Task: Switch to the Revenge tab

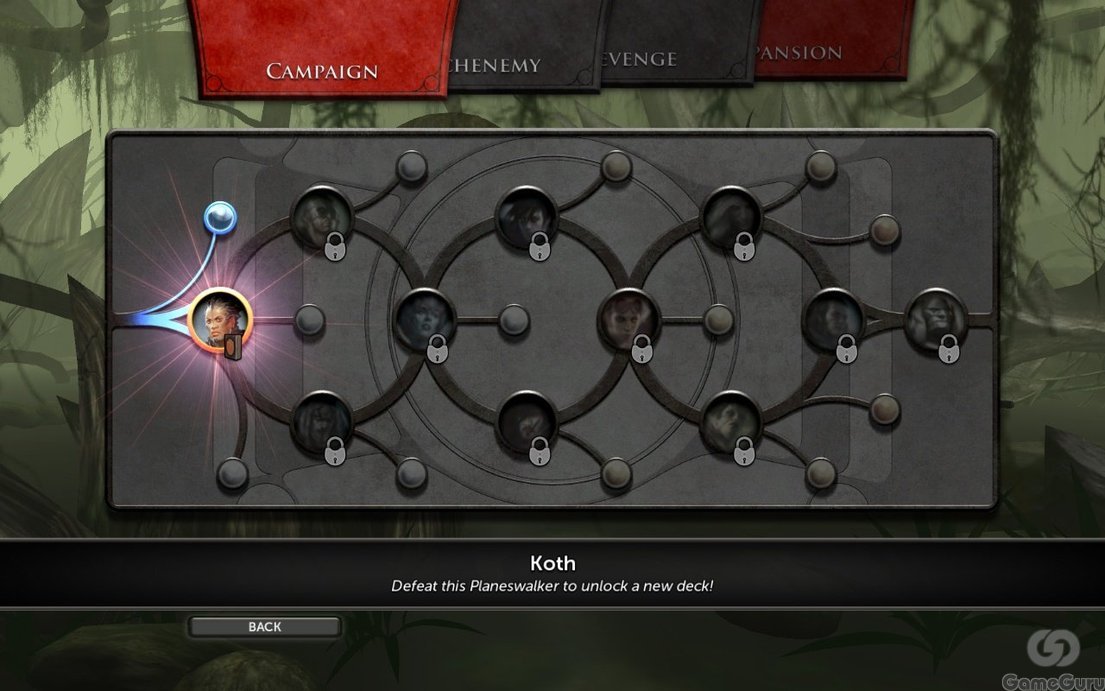Action: (640, 58)
